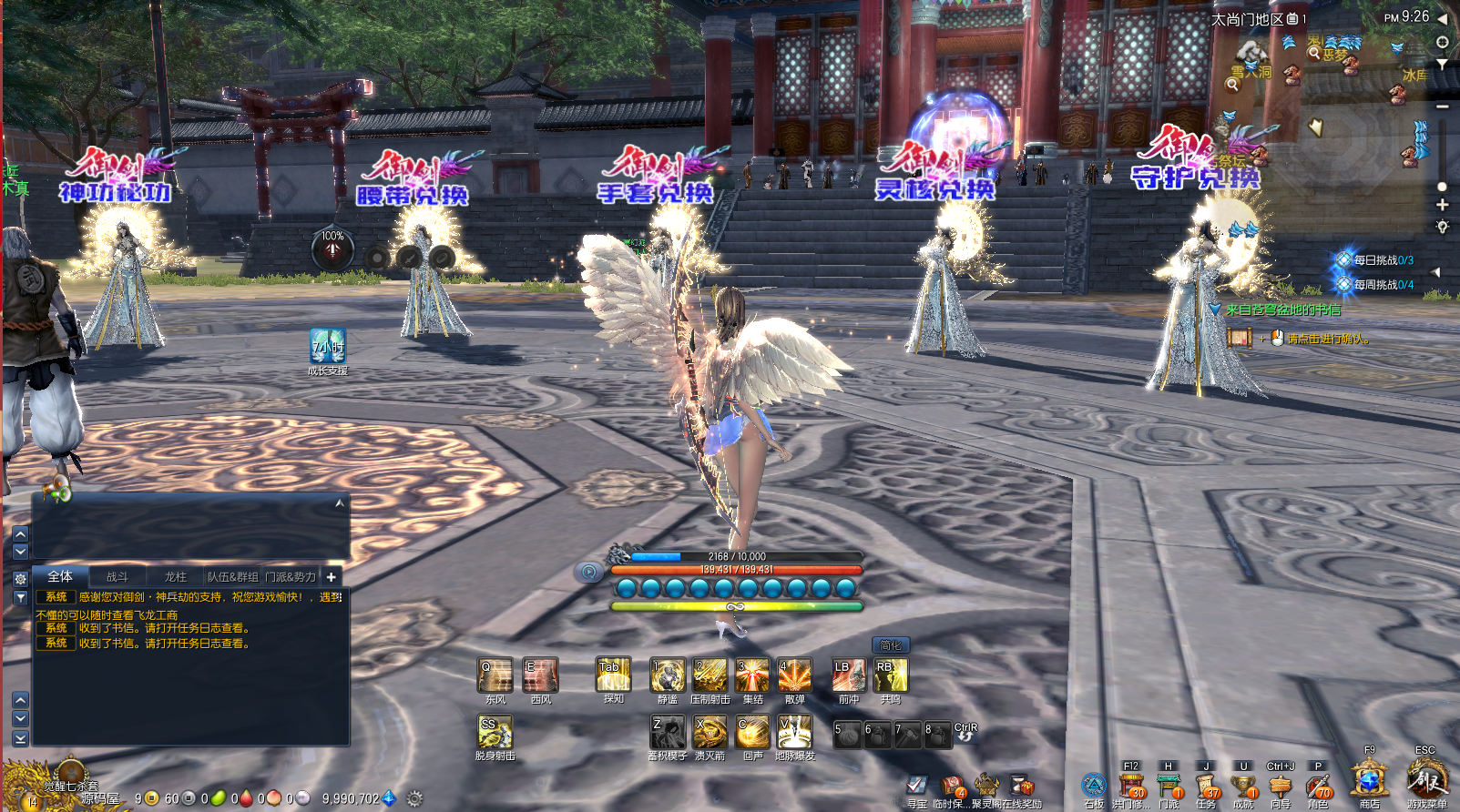Open the 角色 character sheet
The width and height of the screenshot is (1460, 812).
1317,787
